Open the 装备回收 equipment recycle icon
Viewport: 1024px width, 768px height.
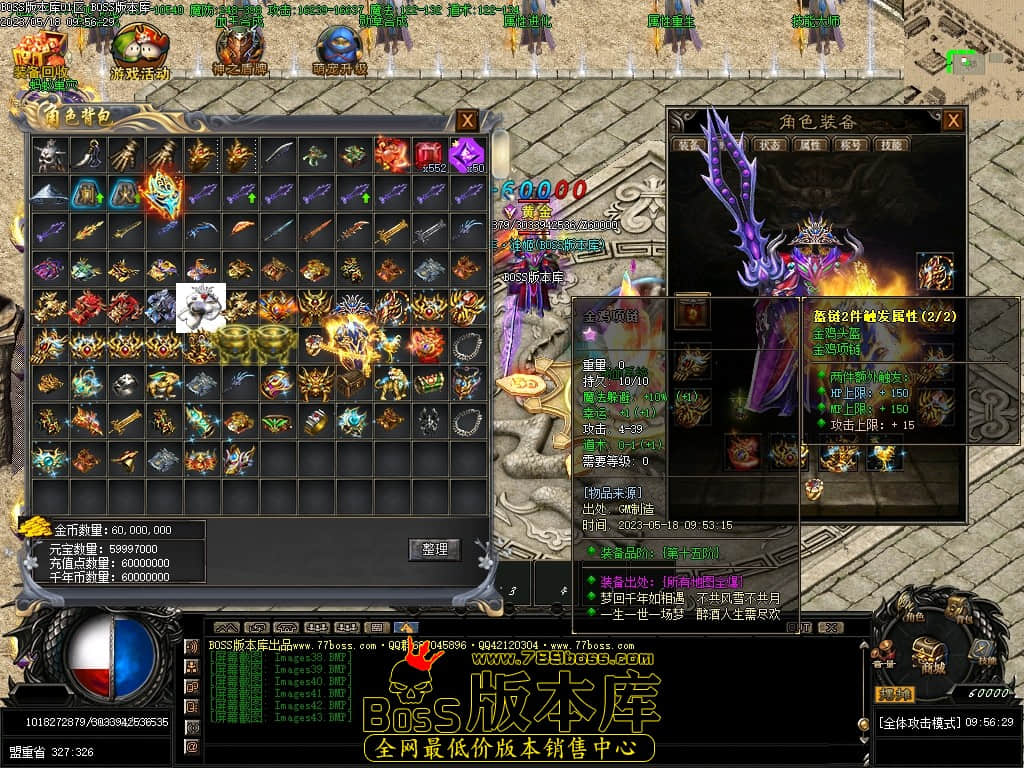41,52
